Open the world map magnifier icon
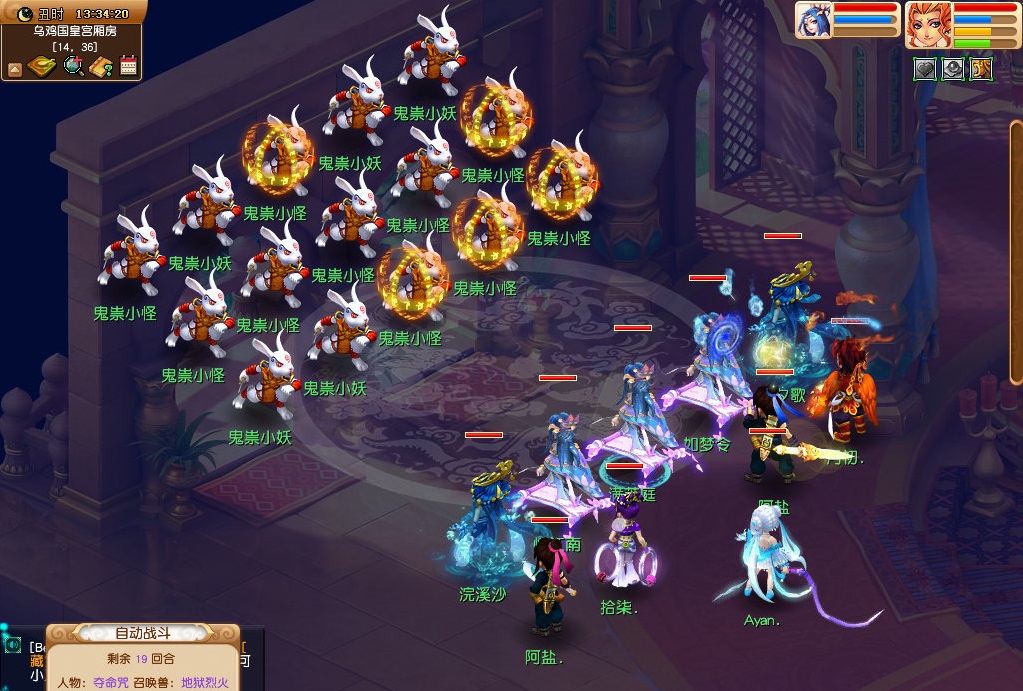The width and height of the screenshot is (1023, 691). (73, 67)
